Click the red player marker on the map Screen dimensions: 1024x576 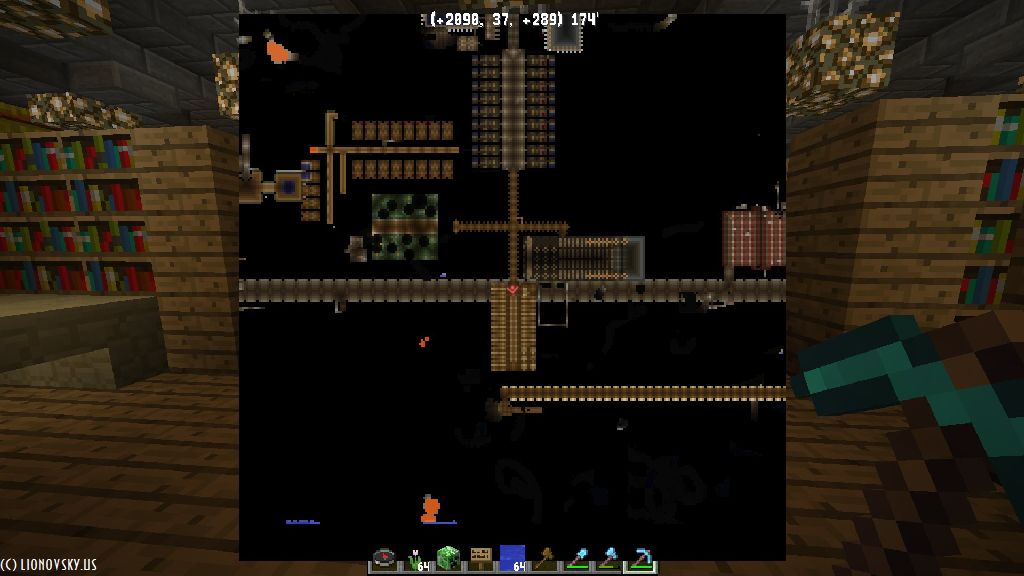click(x=513, y=289)
